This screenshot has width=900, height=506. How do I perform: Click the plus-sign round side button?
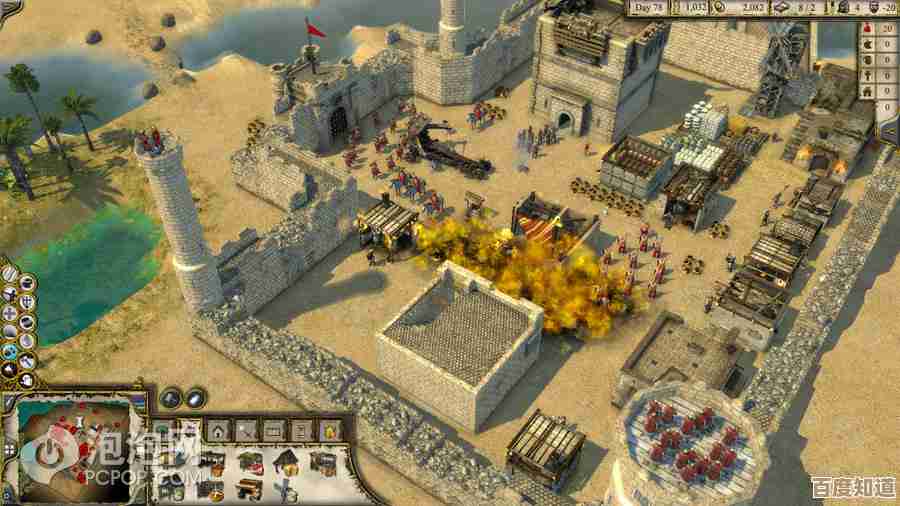[9, 312]
